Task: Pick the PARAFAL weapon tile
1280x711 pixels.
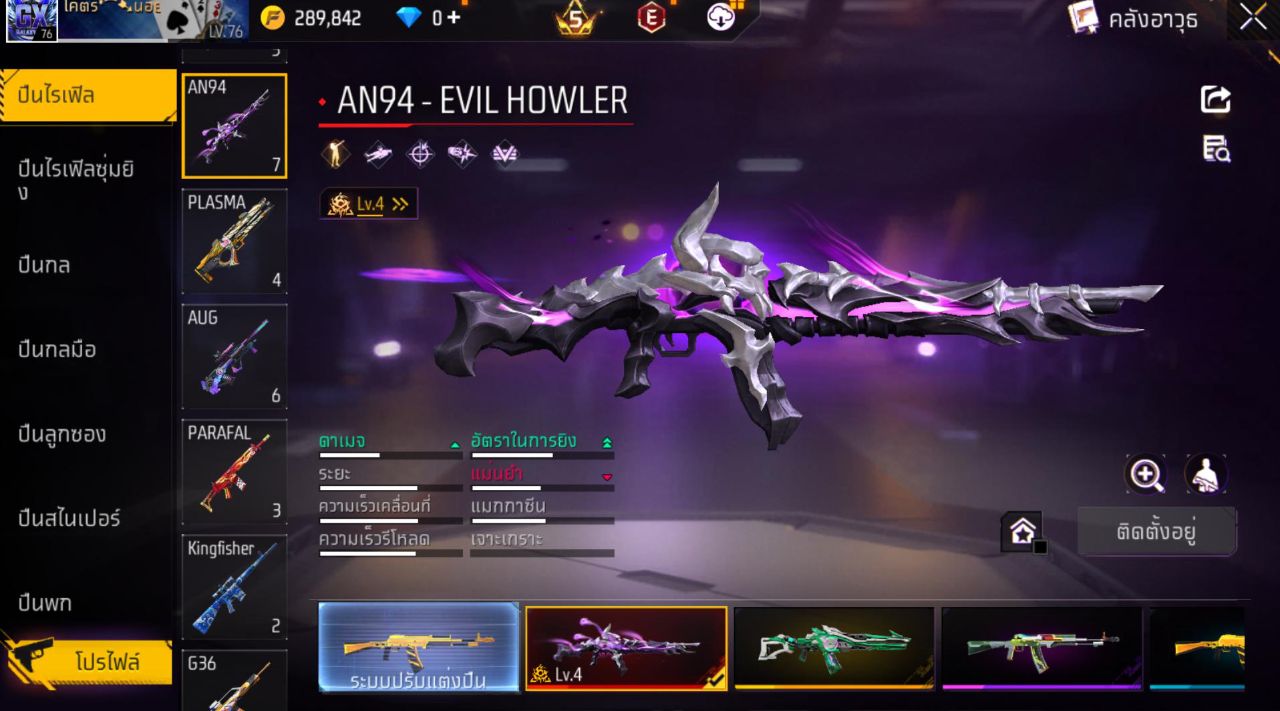Action: click(x=234, y=472)
